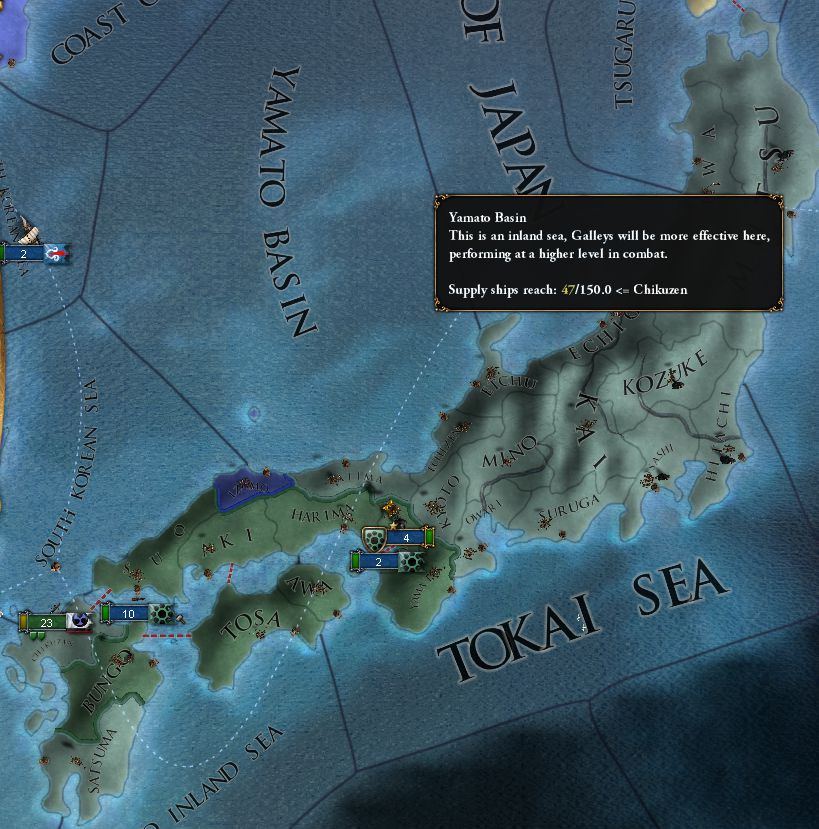
Task: Select the shielded army banner showing 4
Action: (405, 538)
